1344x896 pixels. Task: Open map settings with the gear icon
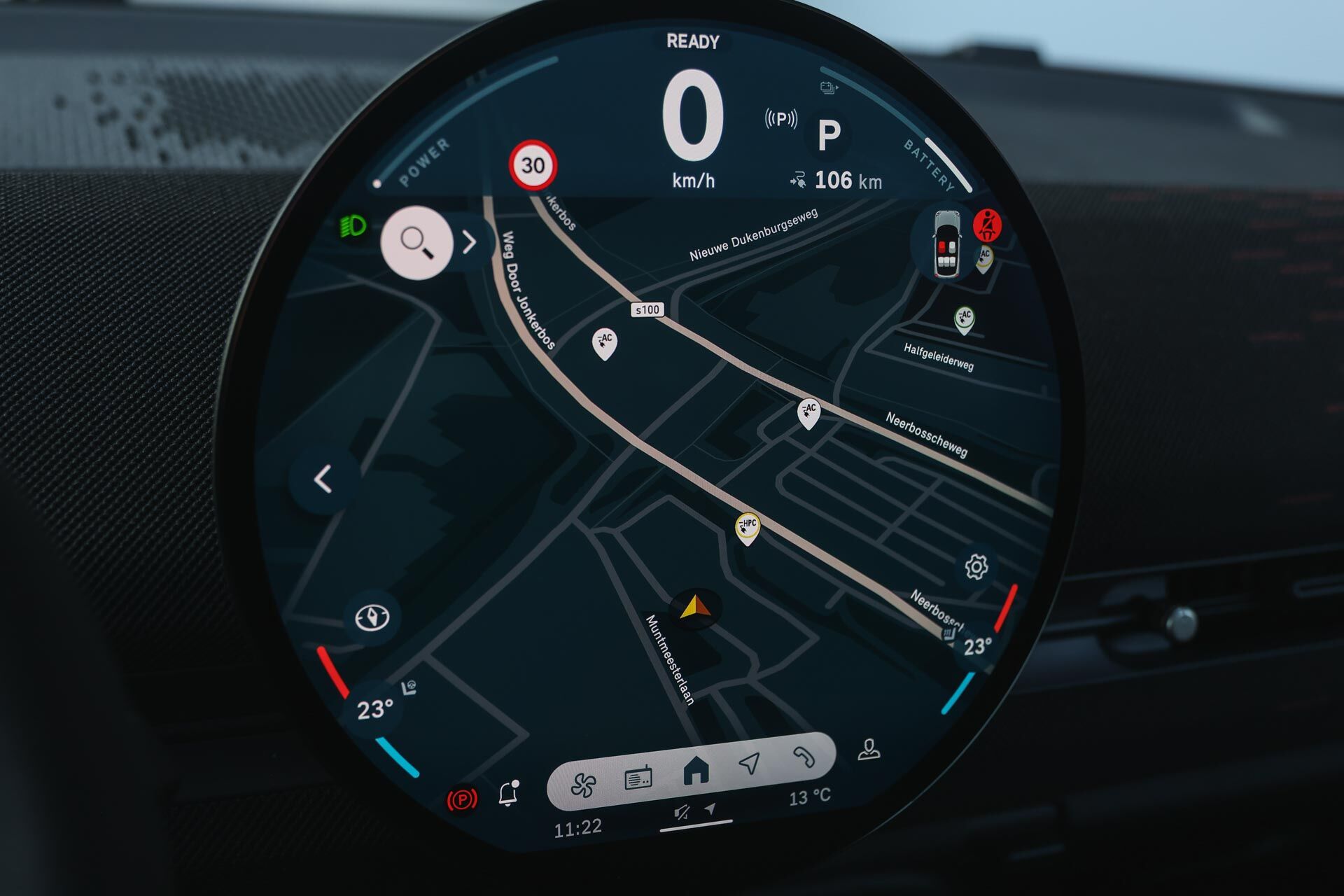click(976, 566)
